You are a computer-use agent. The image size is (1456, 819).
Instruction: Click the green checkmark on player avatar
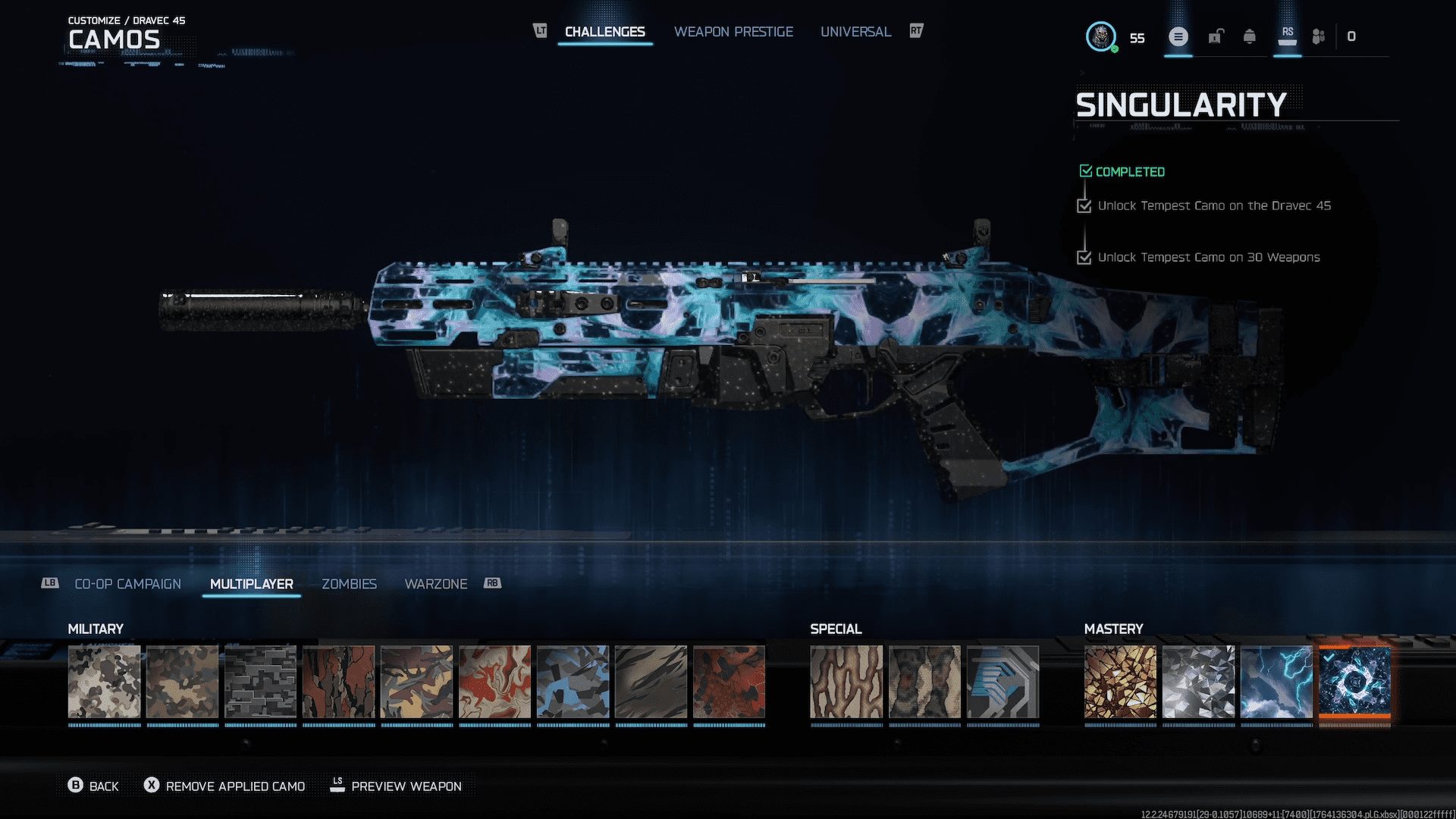(x=1115, y=47)
